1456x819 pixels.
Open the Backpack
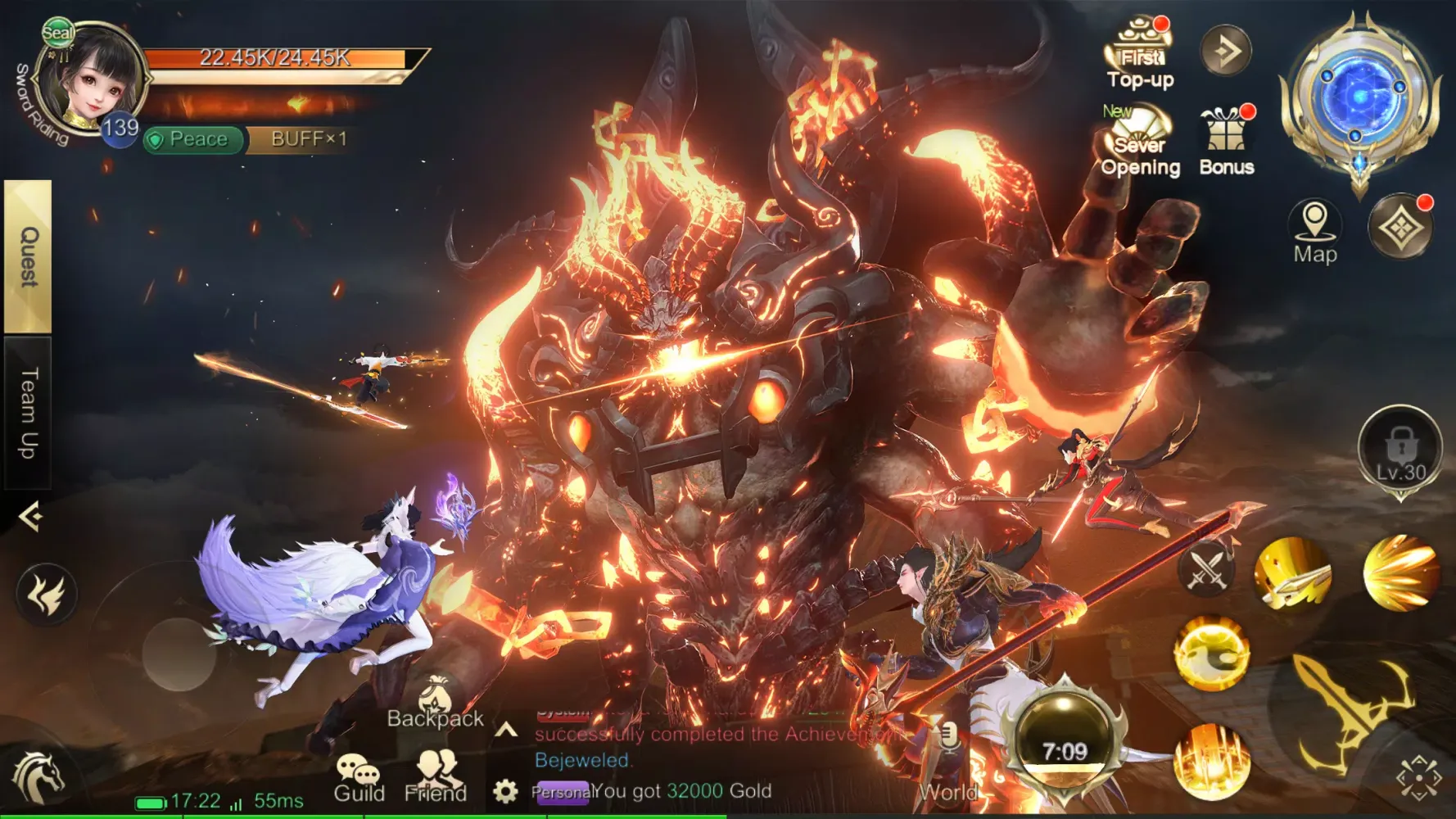coord(435,704)
